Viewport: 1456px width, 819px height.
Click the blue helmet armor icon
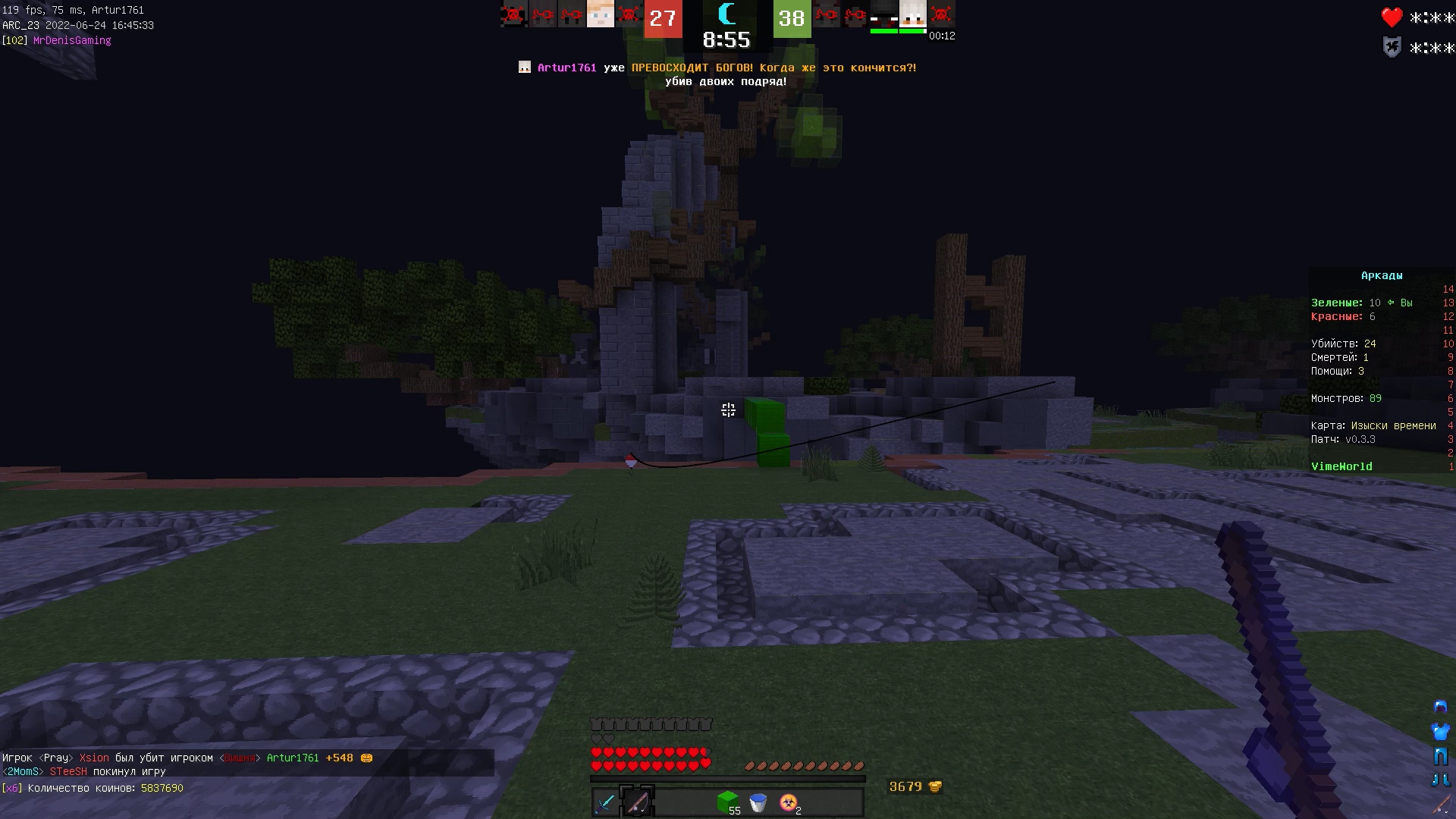[x=1439, y=705]
